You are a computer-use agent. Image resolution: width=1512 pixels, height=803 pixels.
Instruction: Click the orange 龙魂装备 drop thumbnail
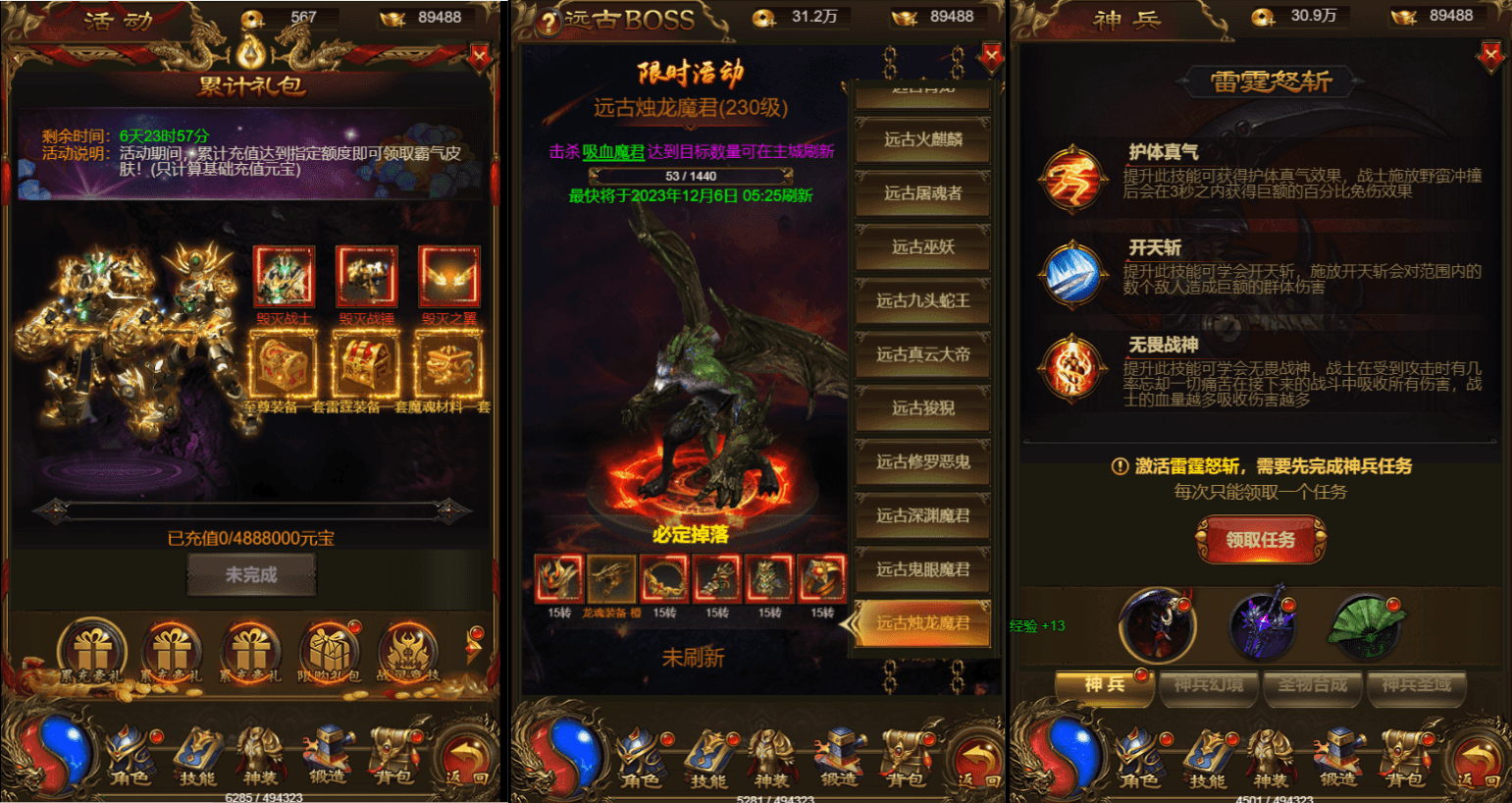613,579
